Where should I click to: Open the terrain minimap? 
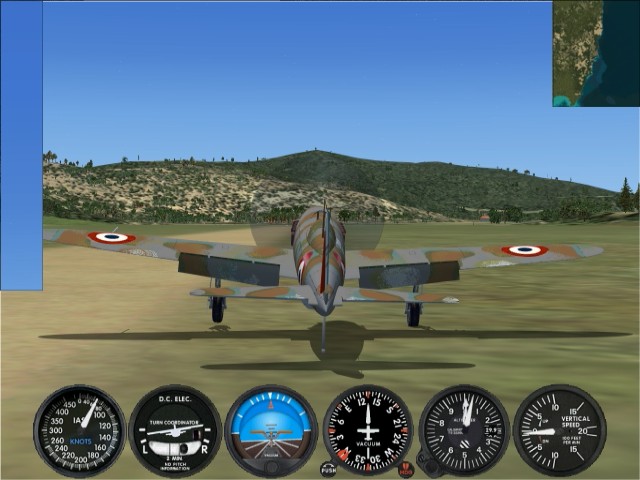pos(596,53)
